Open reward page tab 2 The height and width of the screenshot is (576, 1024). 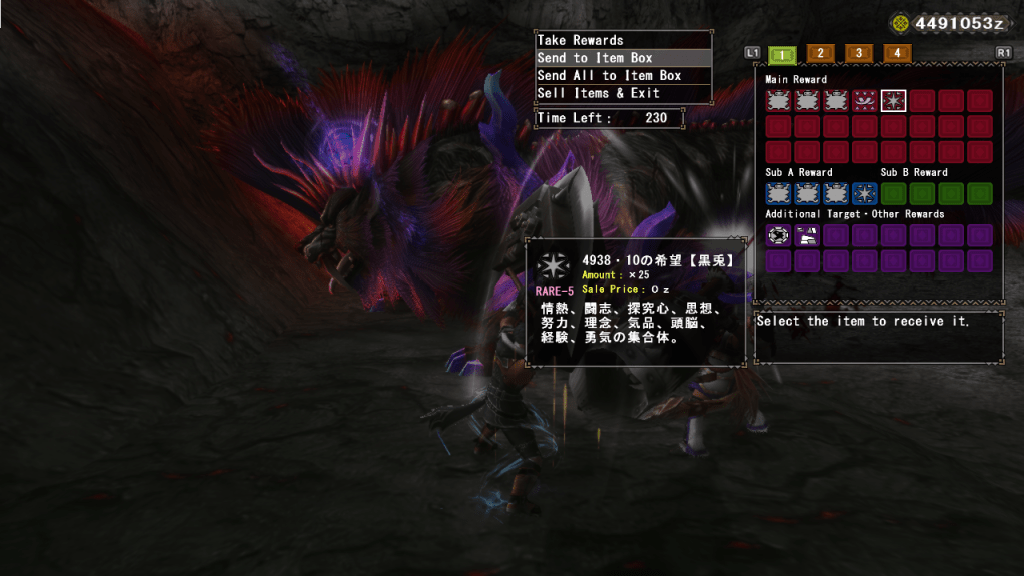point(820,53)
